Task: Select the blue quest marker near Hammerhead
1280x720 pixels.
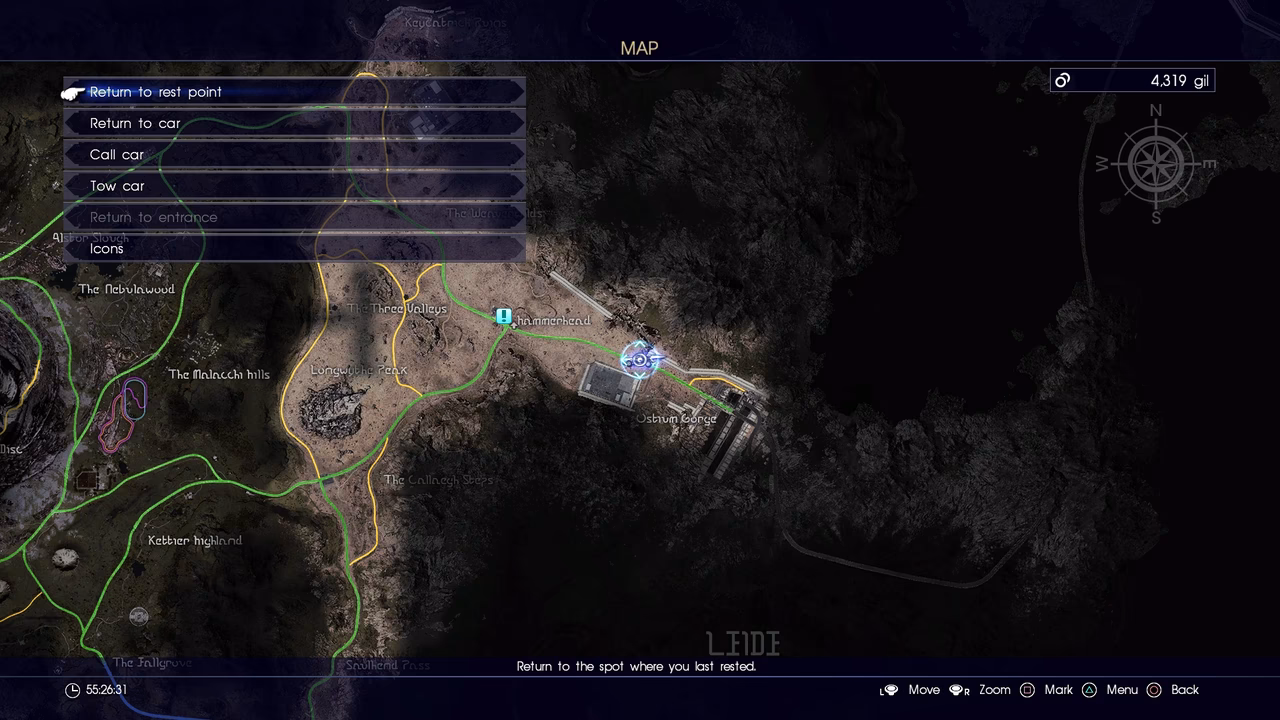Action: pyautogui.click(x=504, y=317)
